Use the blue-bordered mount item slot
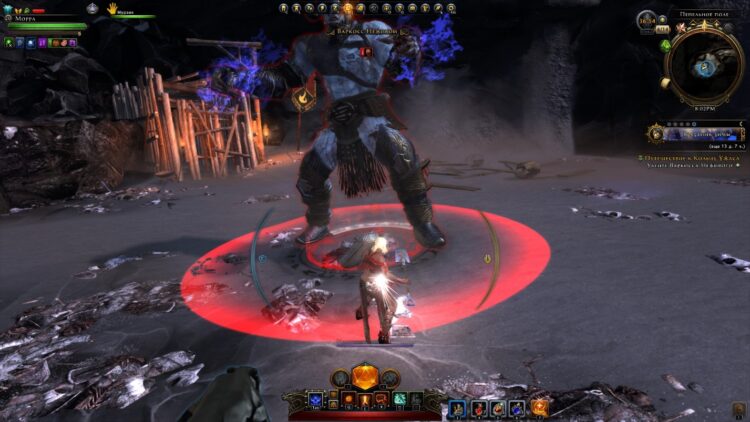 pos(456,407)
